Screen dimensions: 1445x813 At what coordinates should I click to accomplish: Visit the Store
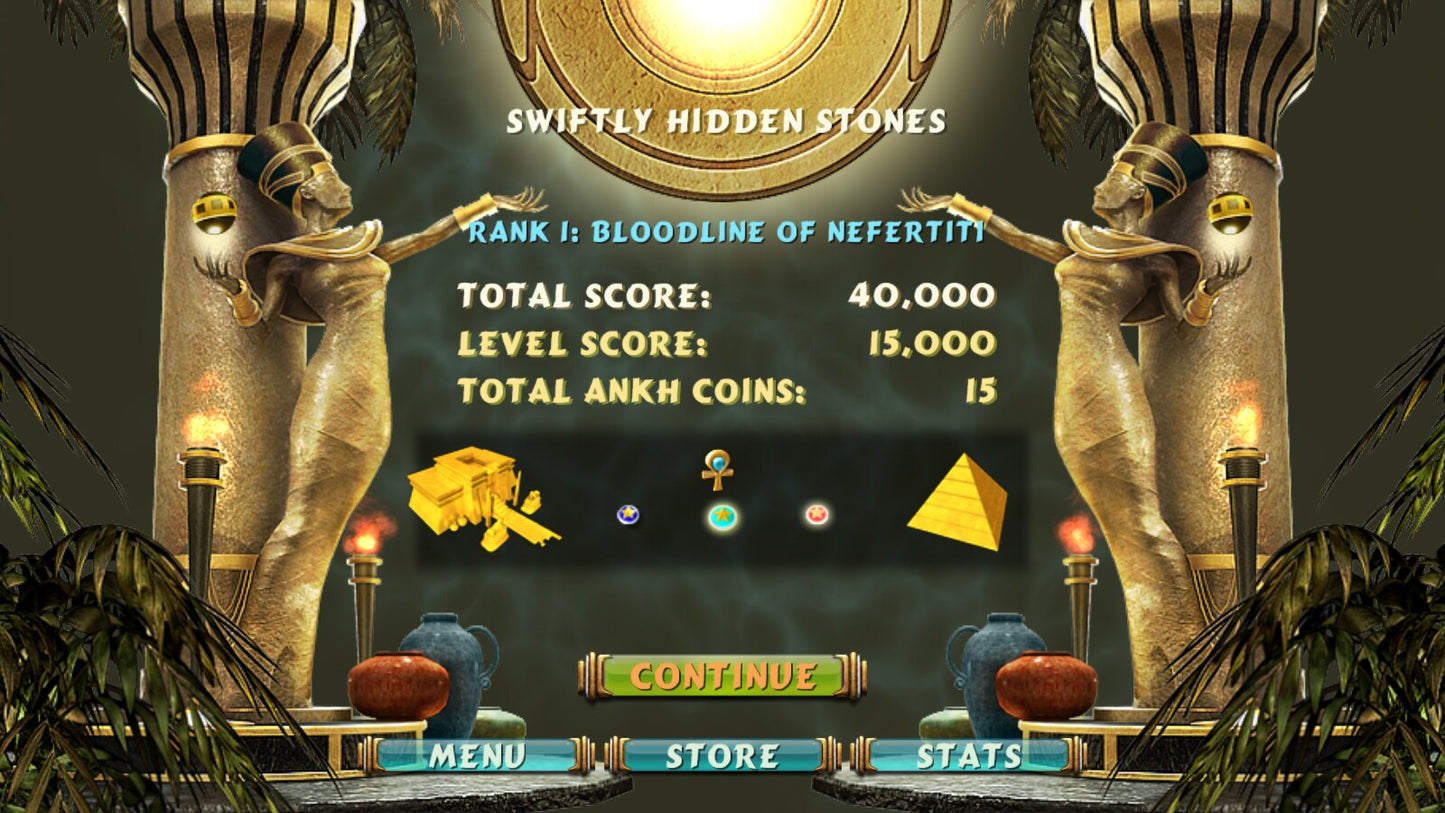722,756
